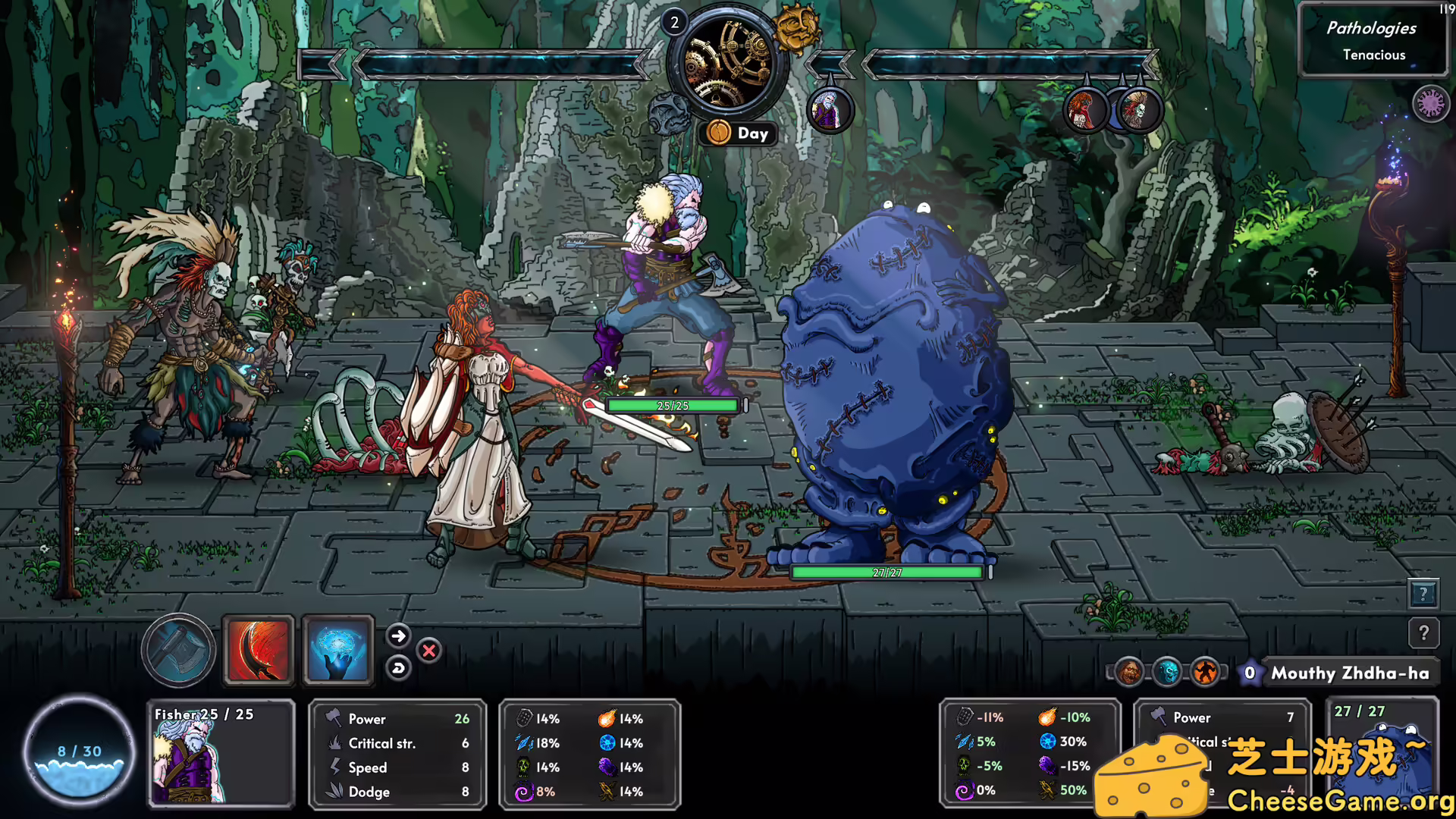Open the Pathologies panel
The height and width of the screenshot is (819, 1456).
(1373, 40)
